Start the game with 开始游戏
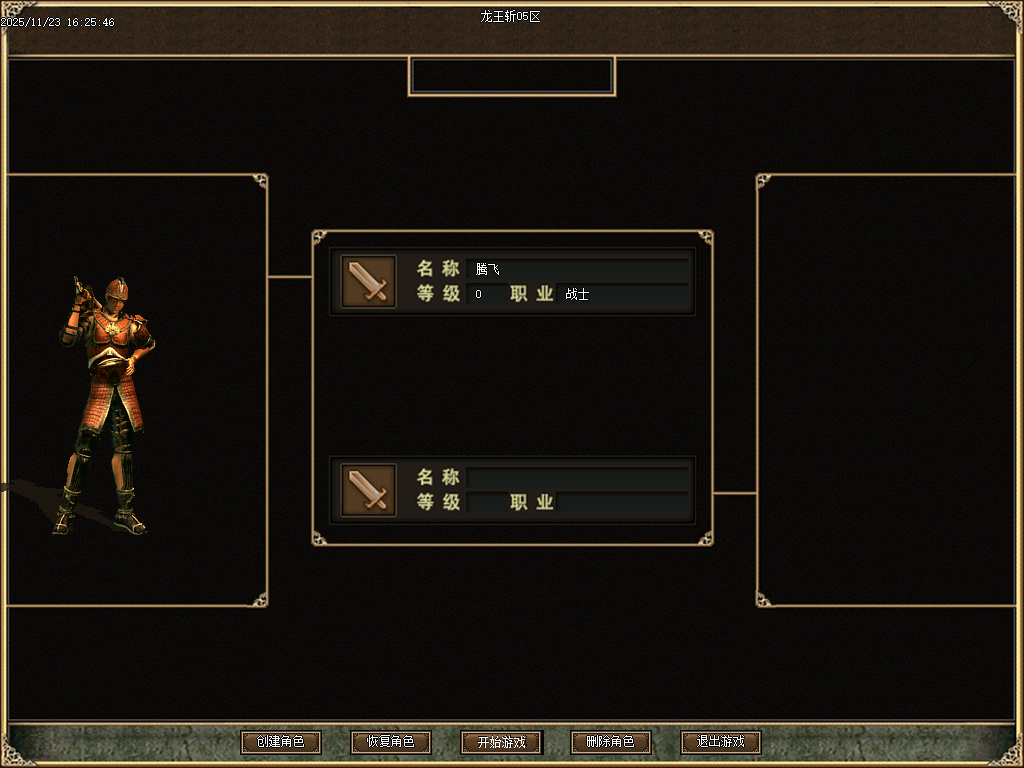 (501, 742)
